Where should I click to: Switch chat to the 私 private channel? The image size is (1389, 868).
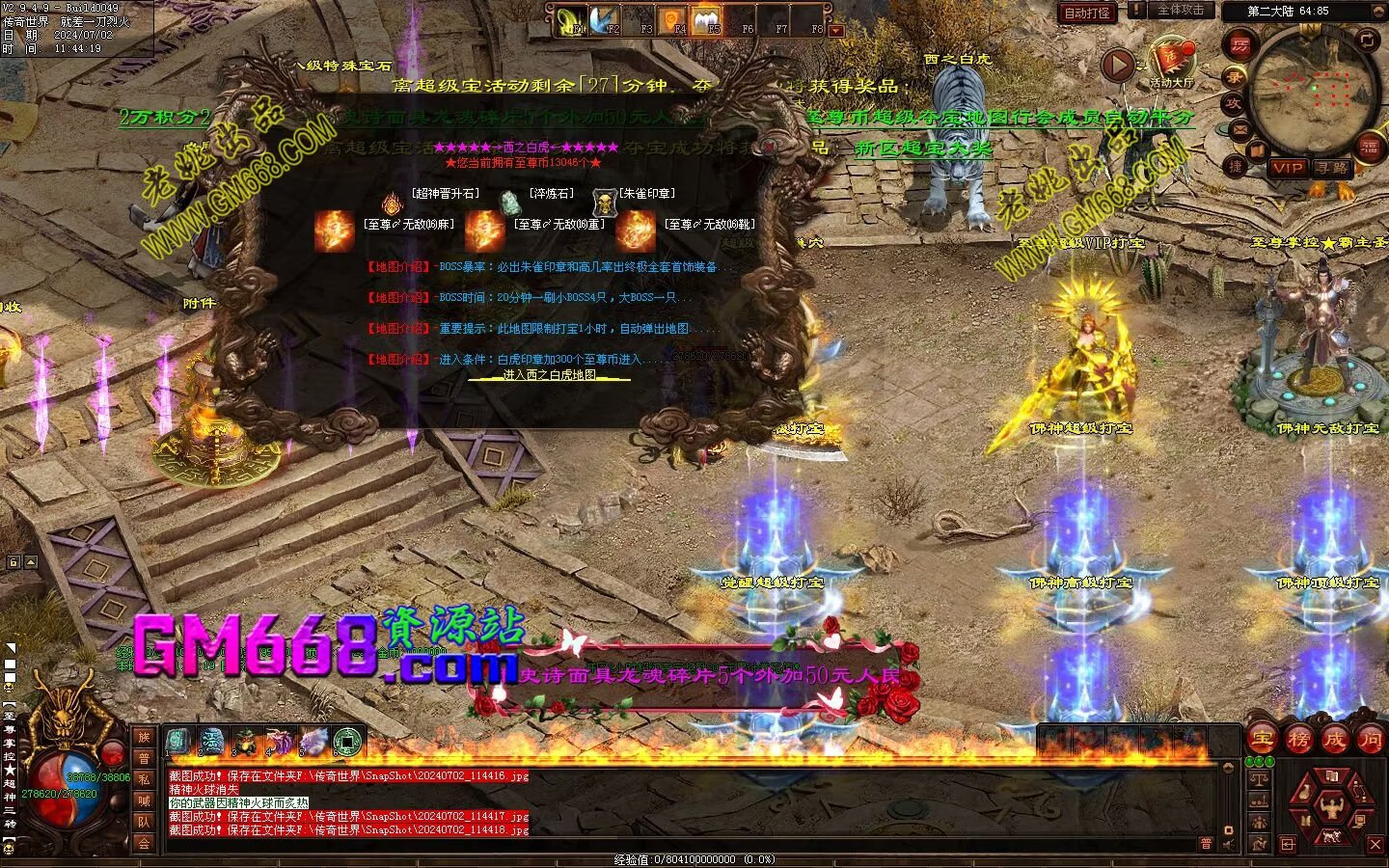pyautogui.click(x=144, y=779)
